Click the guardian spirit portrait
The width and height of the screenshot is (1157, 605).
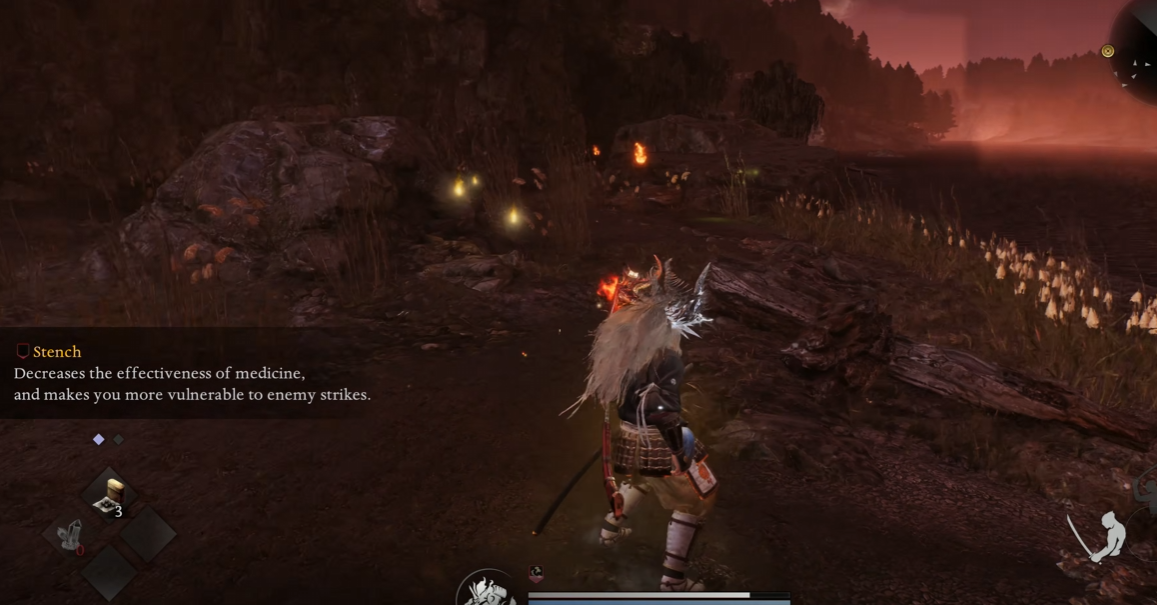[488, 590]
